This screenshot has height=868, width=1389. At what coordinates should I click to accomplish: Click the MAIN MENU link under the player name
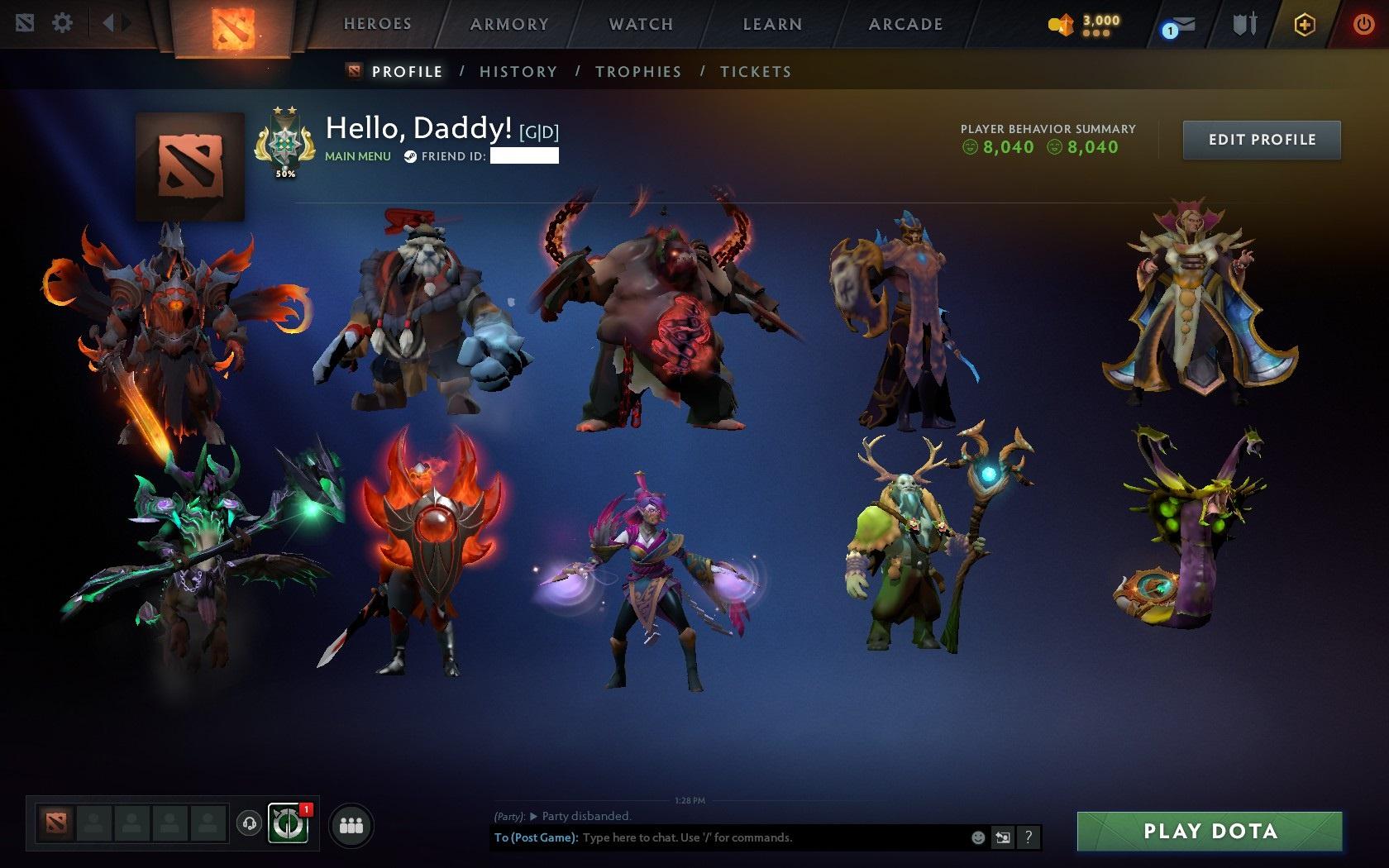(x=357, y=155)
